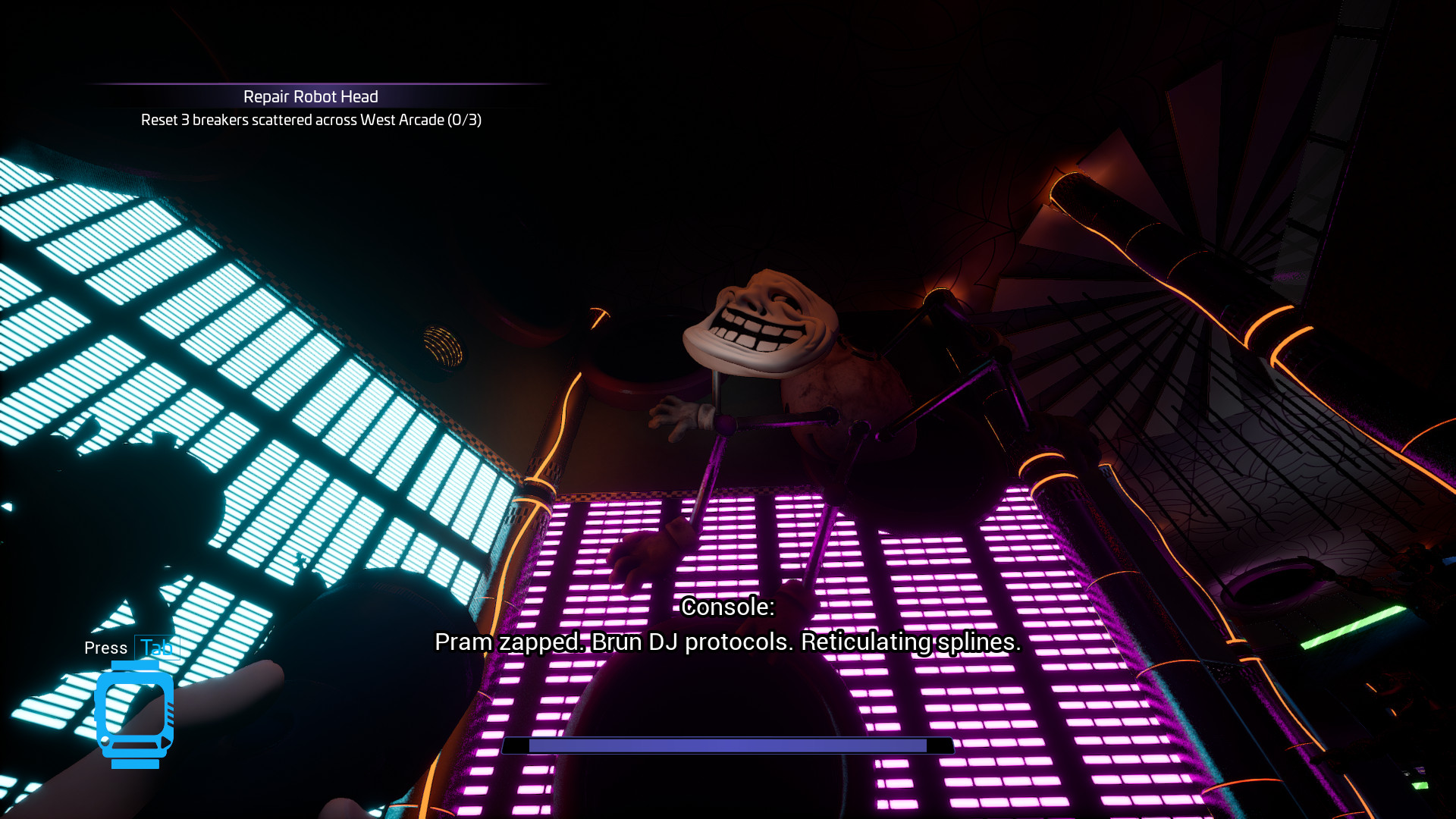Viewport: 1456px width, 819px height.
Task: Expand the breaker counter (0/3)
Action: coord(466,121)
